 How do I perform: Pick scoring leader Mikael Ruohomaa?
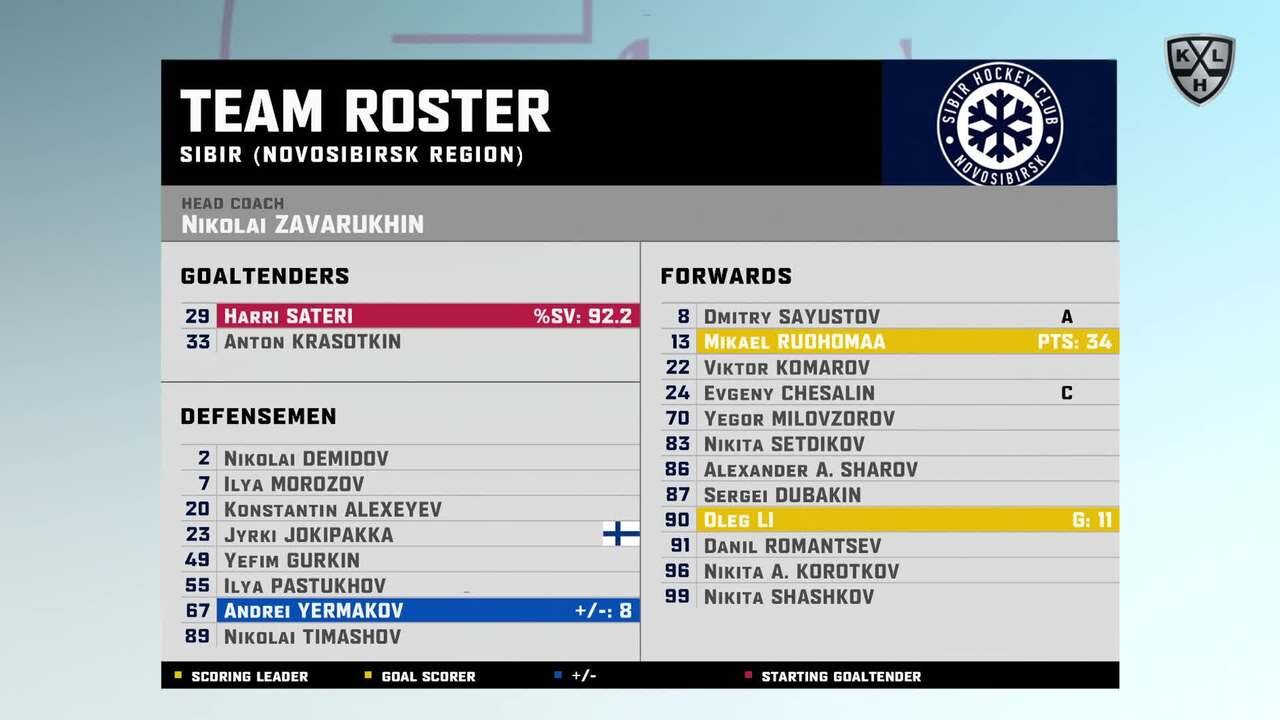tap(890, 342)
